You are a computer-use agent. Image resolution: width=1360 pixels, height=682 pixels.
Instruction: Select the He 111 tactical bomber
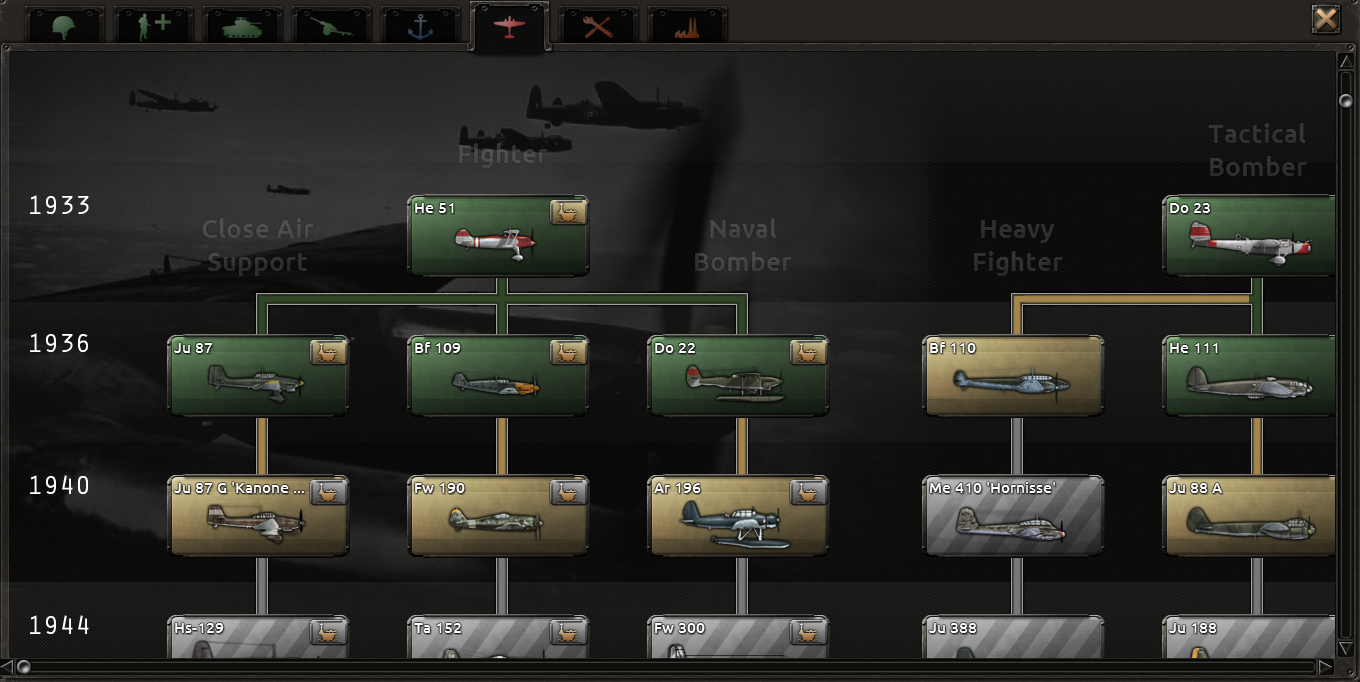pyautogui.click(x=1250, y=376)
